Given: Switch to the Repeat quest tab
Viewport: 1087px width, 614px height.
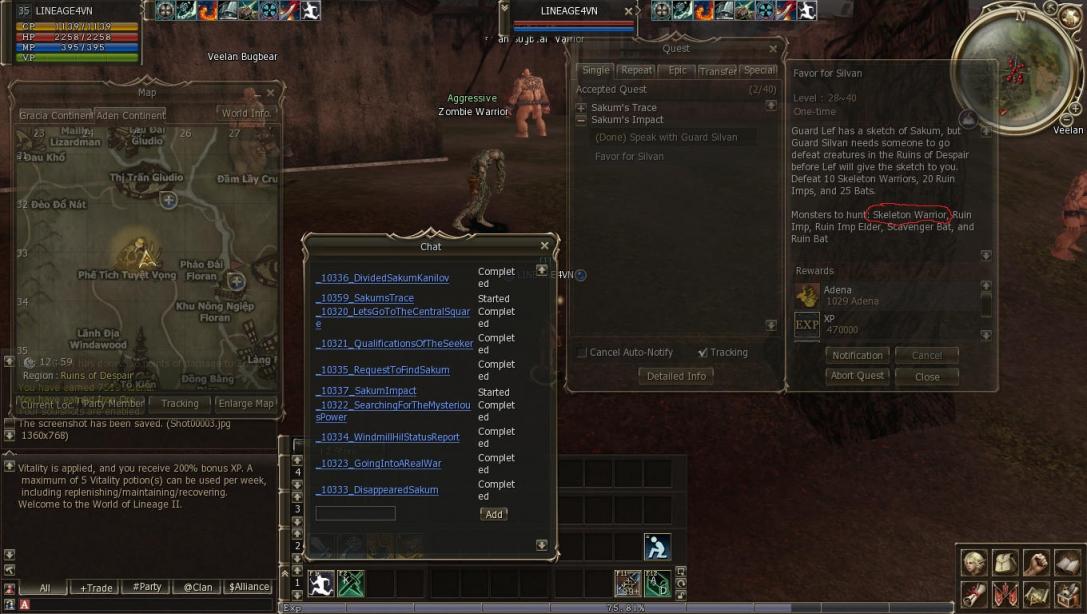Looking at the screenshot, I should coord(636,71).
